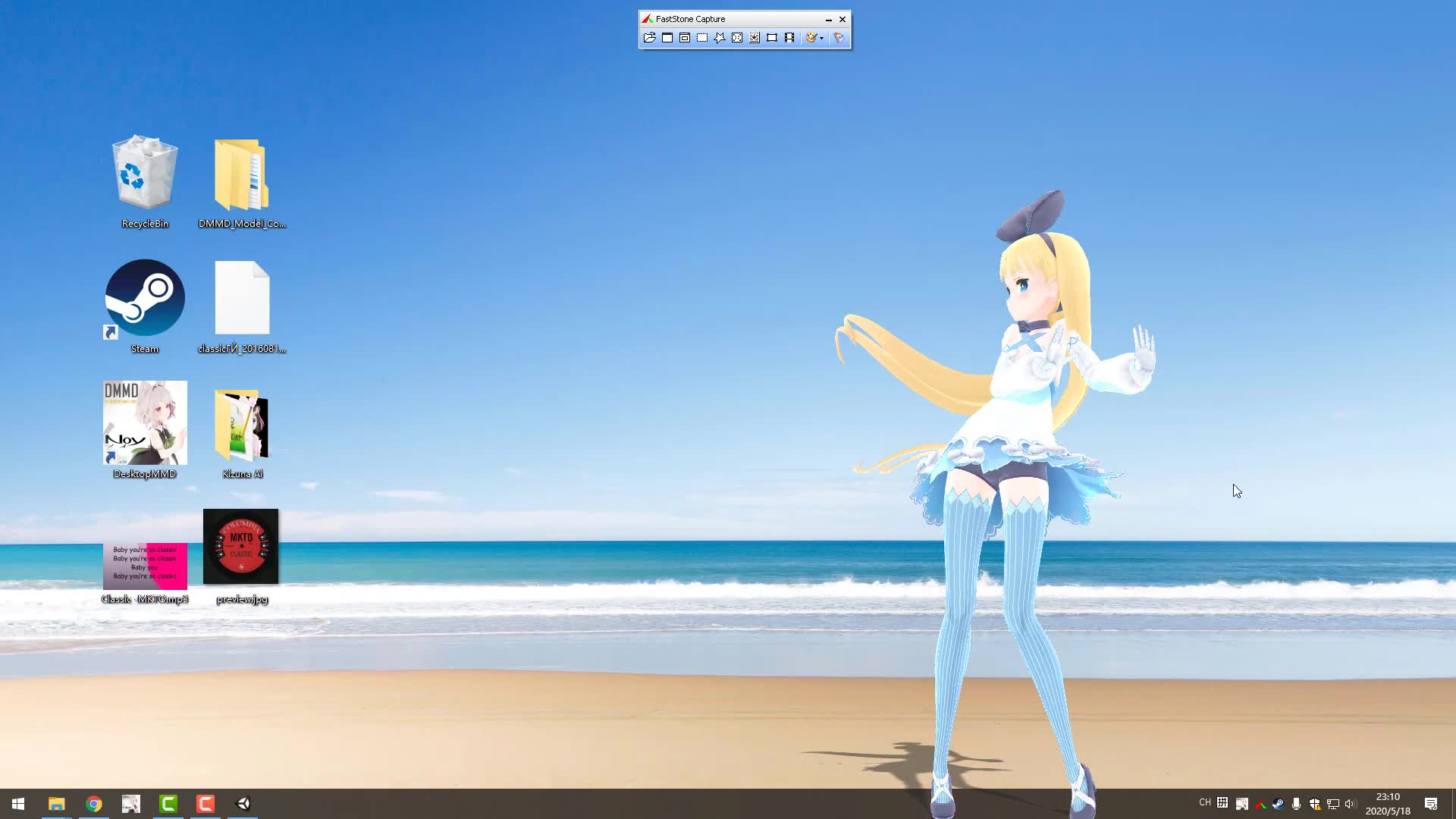Capture the full screen
Screen dimensions: 1456x819
click(x=737, y=38)
